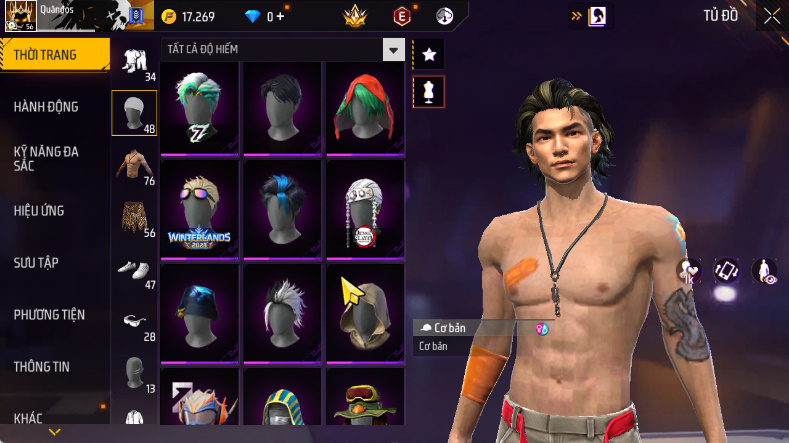Open KỸ NĂNG ĐA SẮC section
Image resolution: width=789 pixels, height=443 pixels.
pyautogui.click(x=46, y=158)
